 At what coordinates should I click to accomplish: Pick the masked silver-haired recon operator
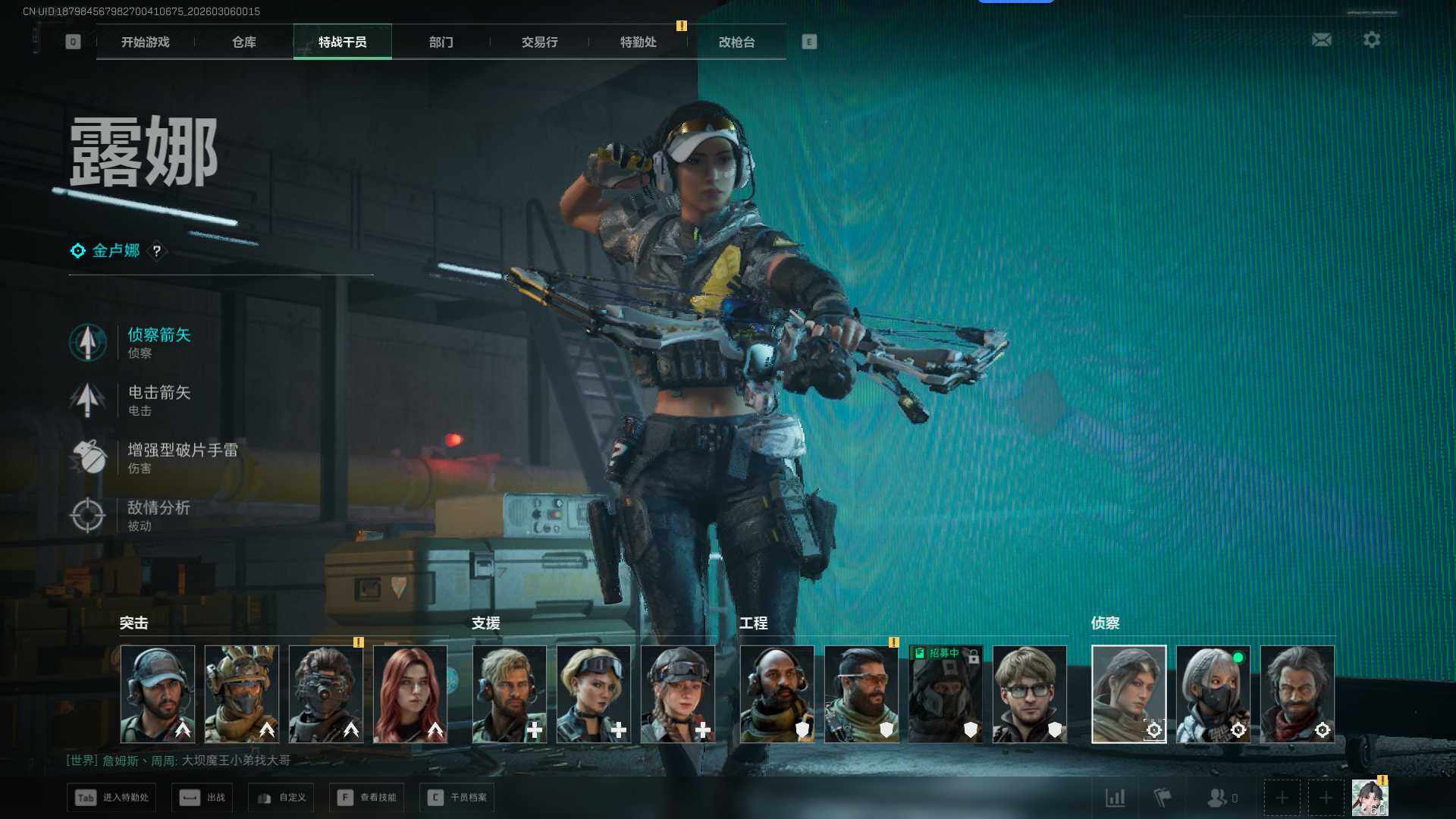coord(1213,694)
